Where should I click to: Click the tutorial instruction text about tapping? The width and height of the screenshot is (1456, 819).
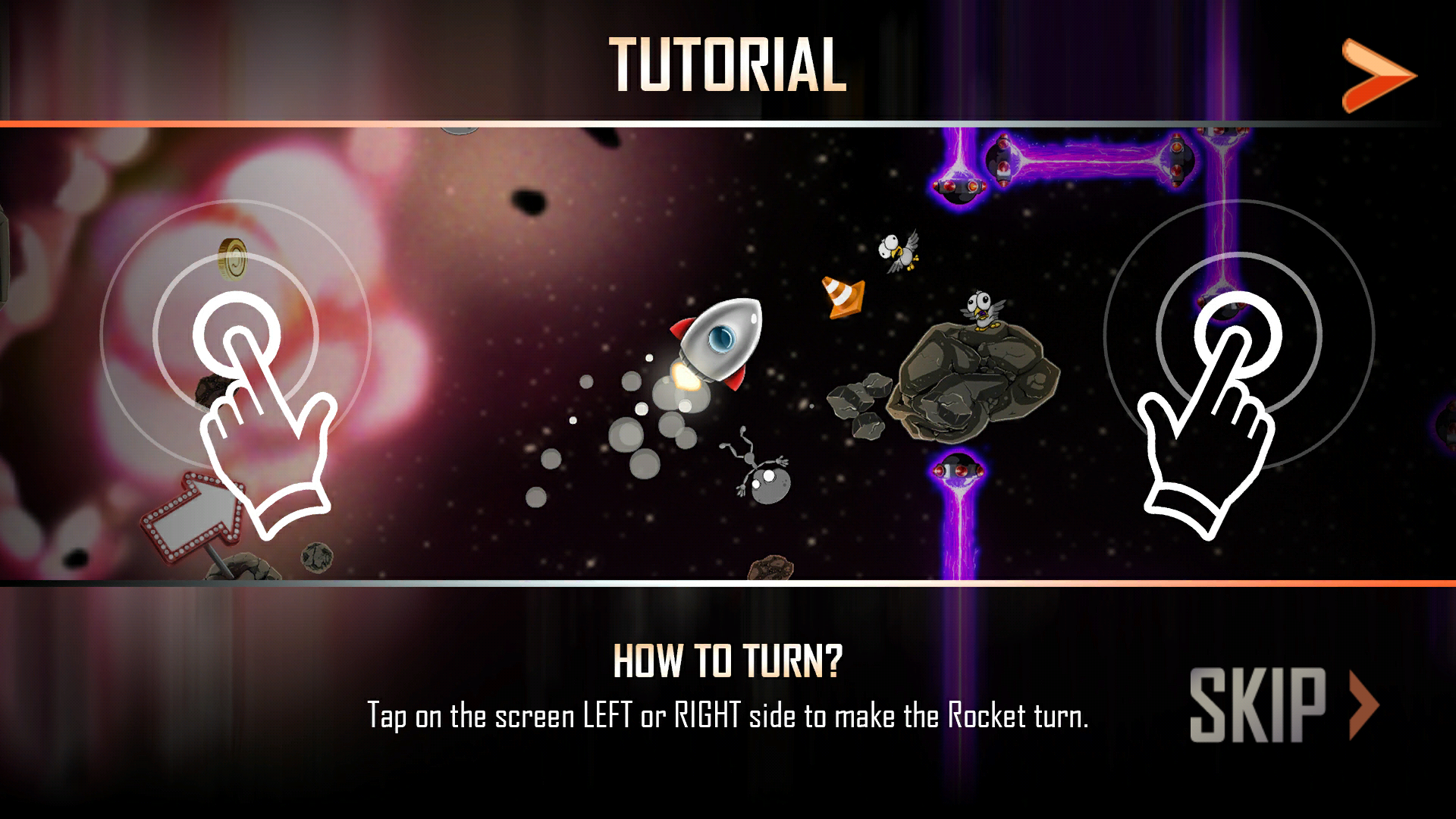pyautogui.click(x=726, y=713)
